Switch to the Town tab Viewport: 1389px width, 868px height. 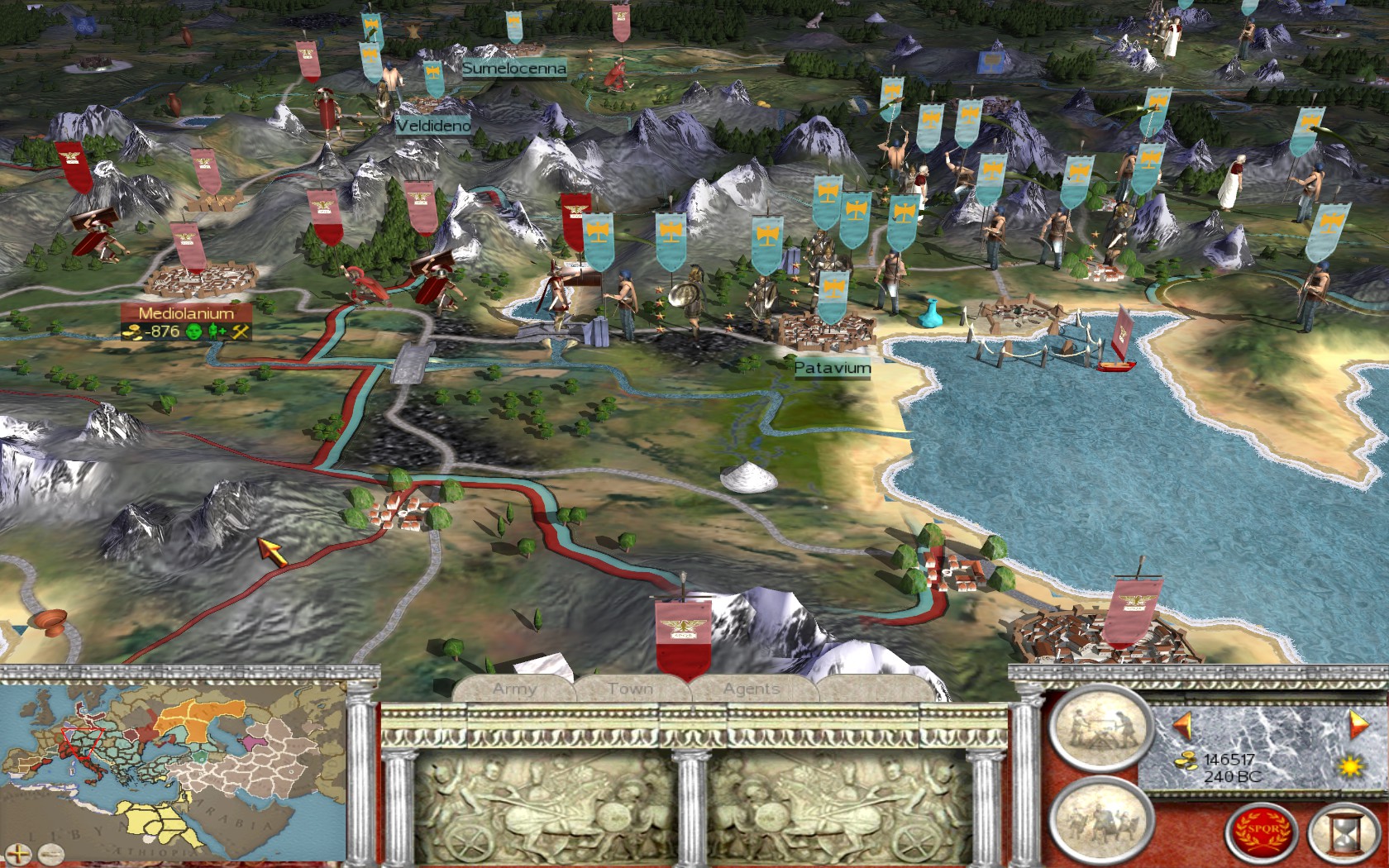(630, 689)
